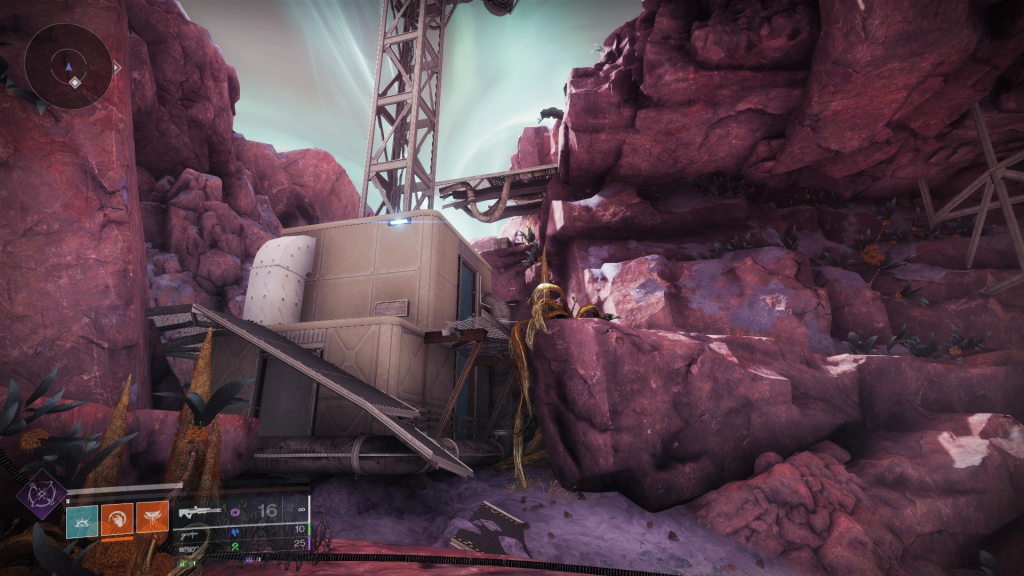Image resolution: width=1024 pixels, height=576 pixels.
Task: Select the equipped rifle weapon icon
Action: [x=200, y=512]
